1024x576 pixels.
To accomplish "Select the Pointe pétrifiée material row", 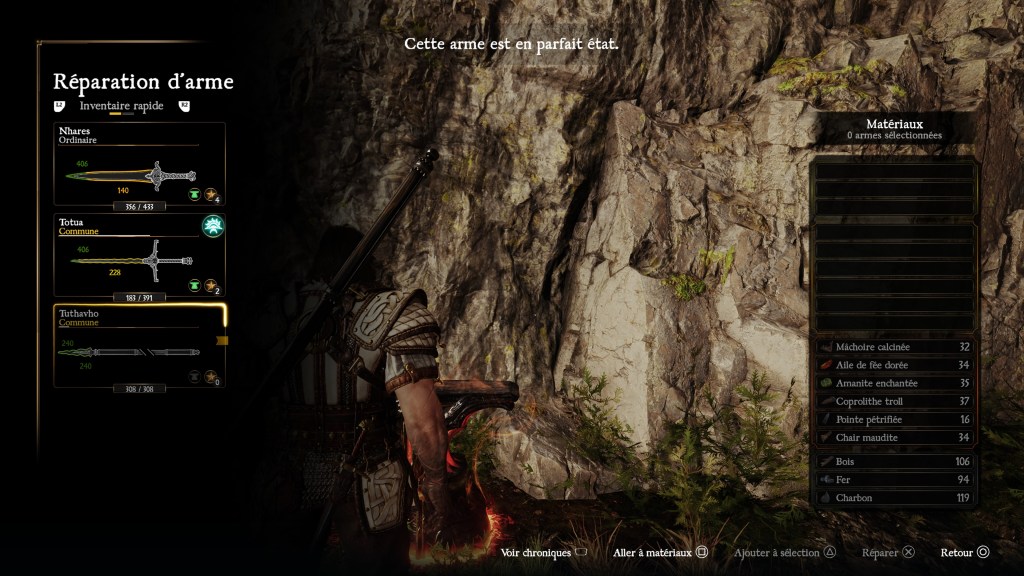I will pyautogui.click(x=895, y=419).
